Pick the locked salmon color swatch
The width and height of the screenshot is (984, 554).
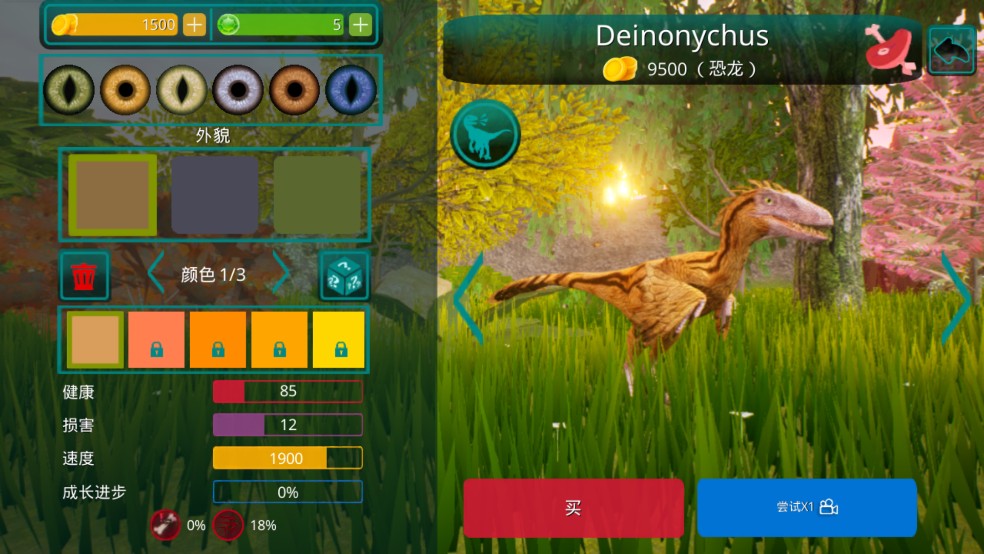point(156,339)
